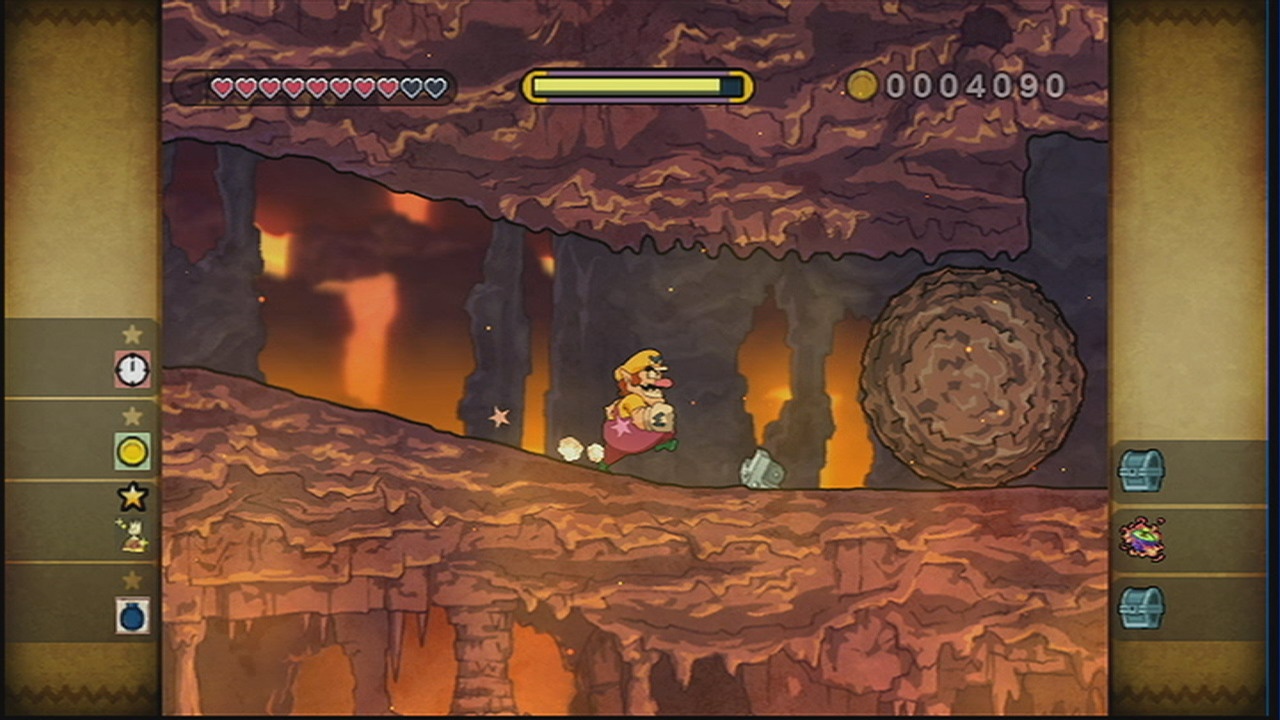Click the pink star sparkle behind Wario
1280x720 pixels.
[x=499, y=417]
